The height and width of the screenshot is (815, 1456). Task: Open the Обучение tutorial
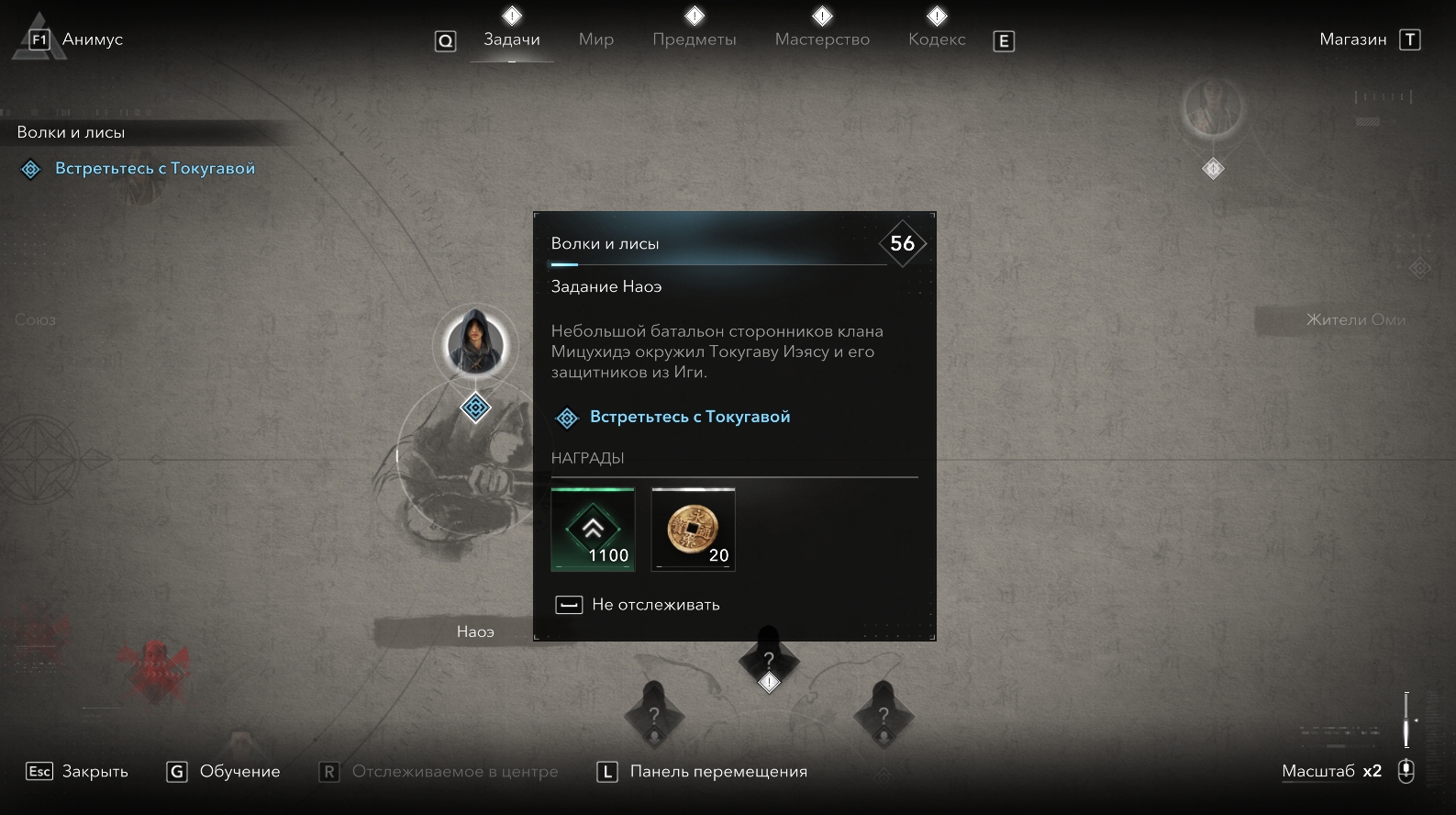click(239, 772)
